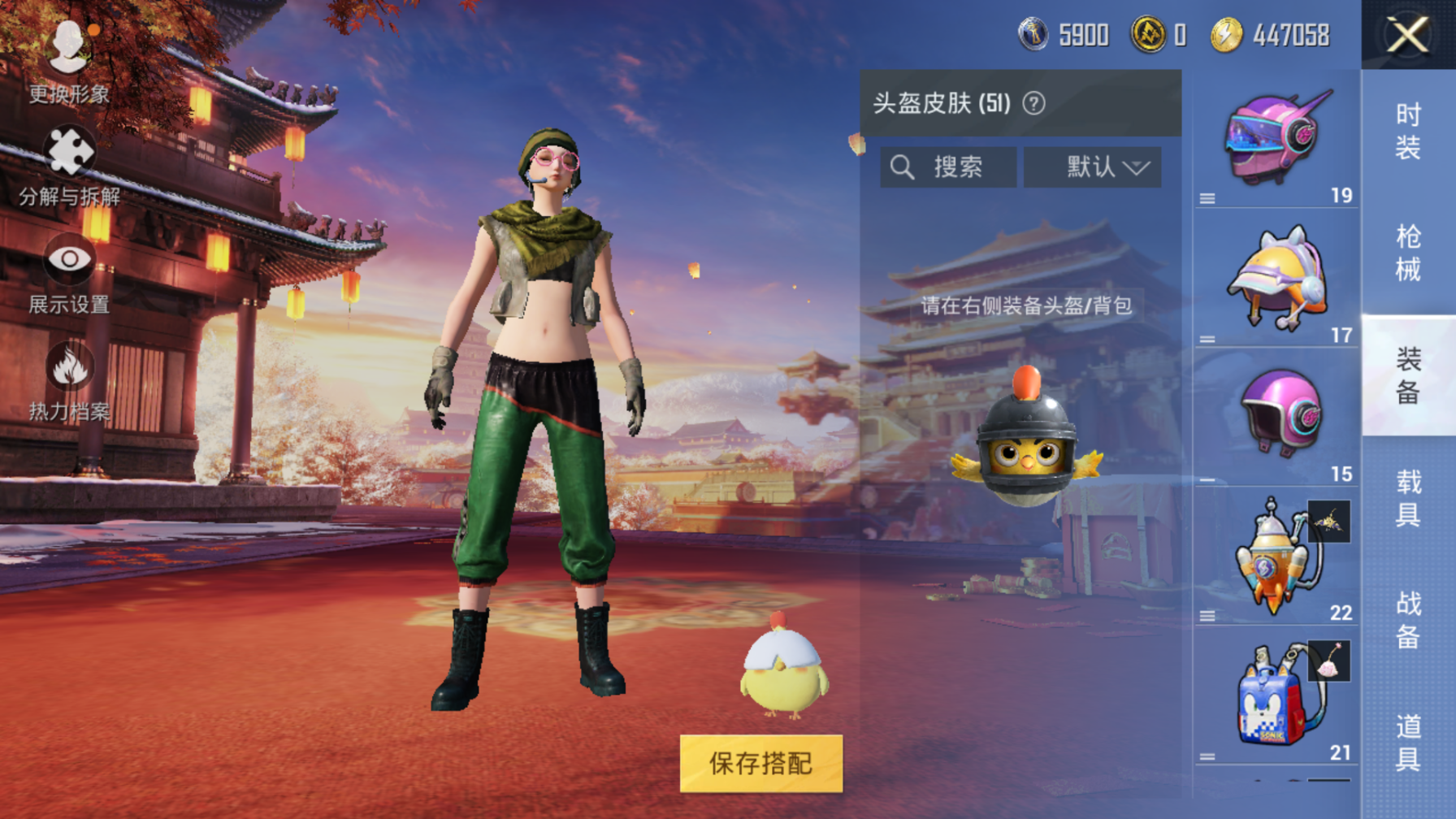
Task: Open the 默认 sort dropdown
Action: click(1092, 167)
